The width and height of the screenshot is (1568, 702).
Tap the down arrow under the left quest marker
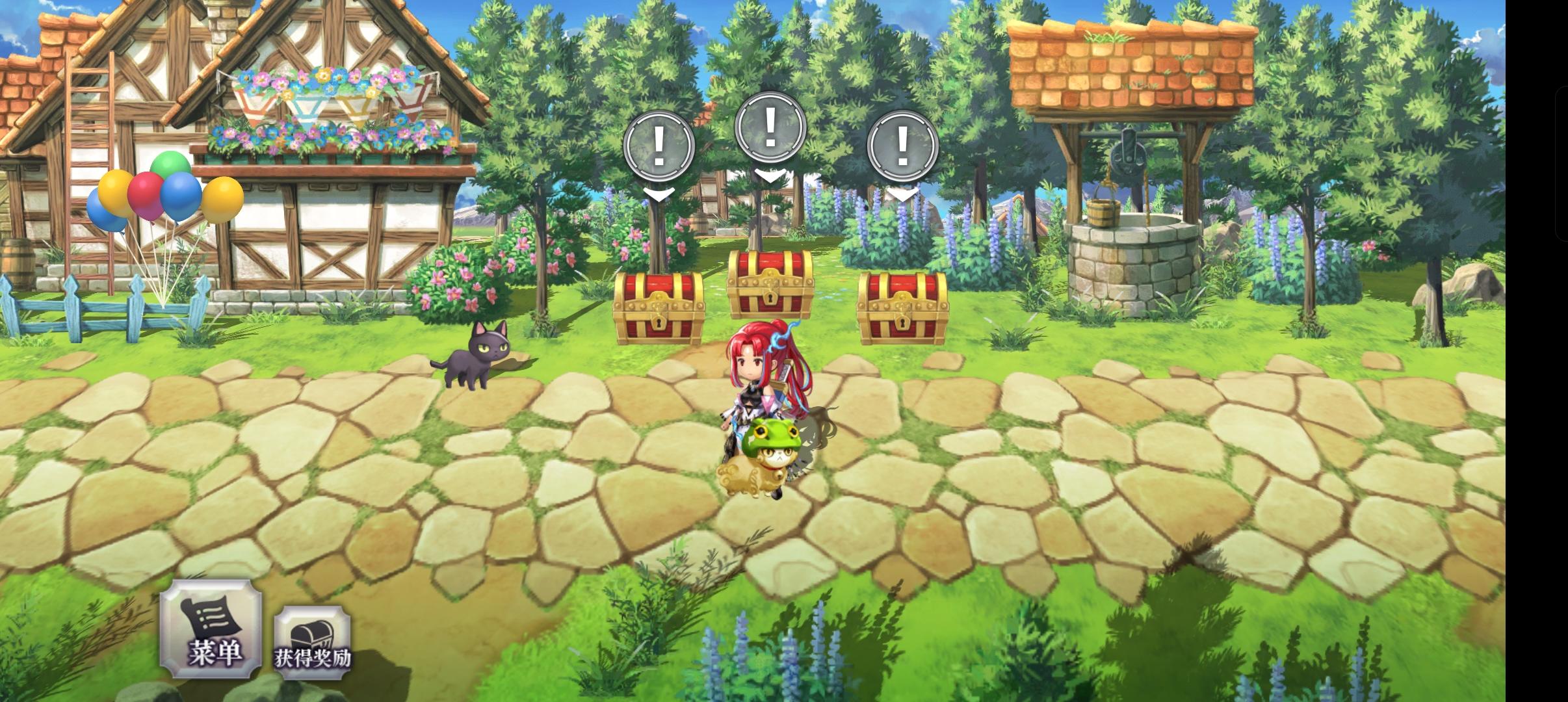point(657,193)
